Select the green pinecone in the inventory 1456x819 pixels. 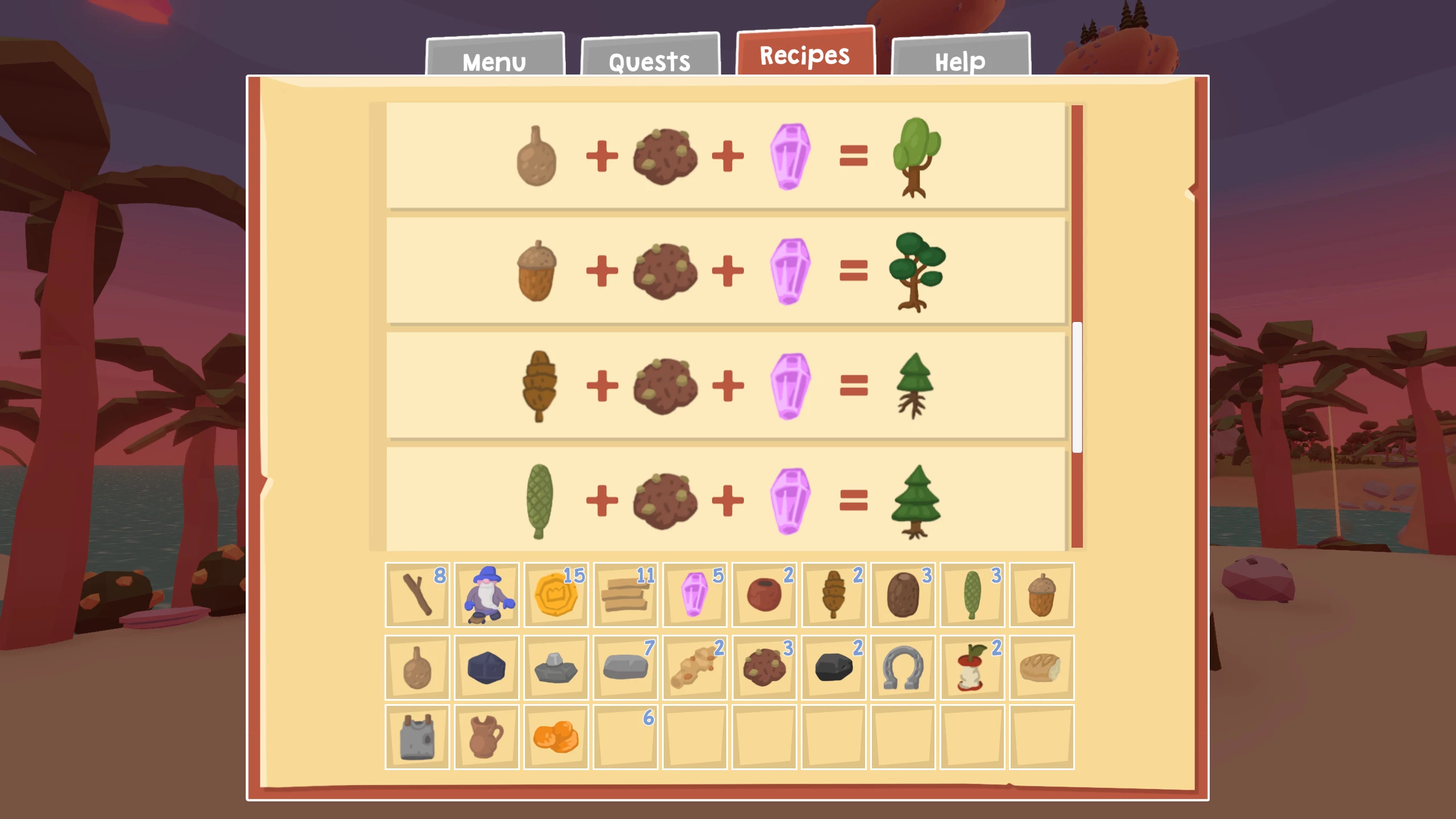pos(973,595)
